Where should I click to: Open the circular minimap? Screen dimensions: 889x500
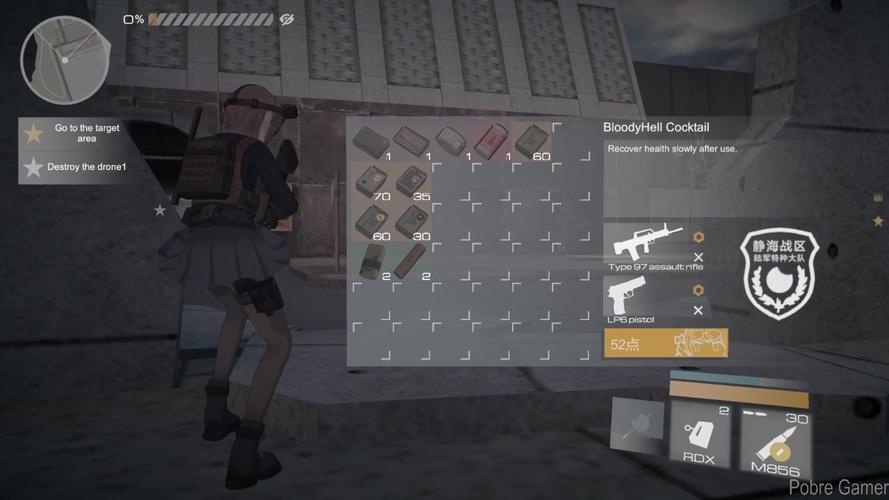(x=65, y=60)
